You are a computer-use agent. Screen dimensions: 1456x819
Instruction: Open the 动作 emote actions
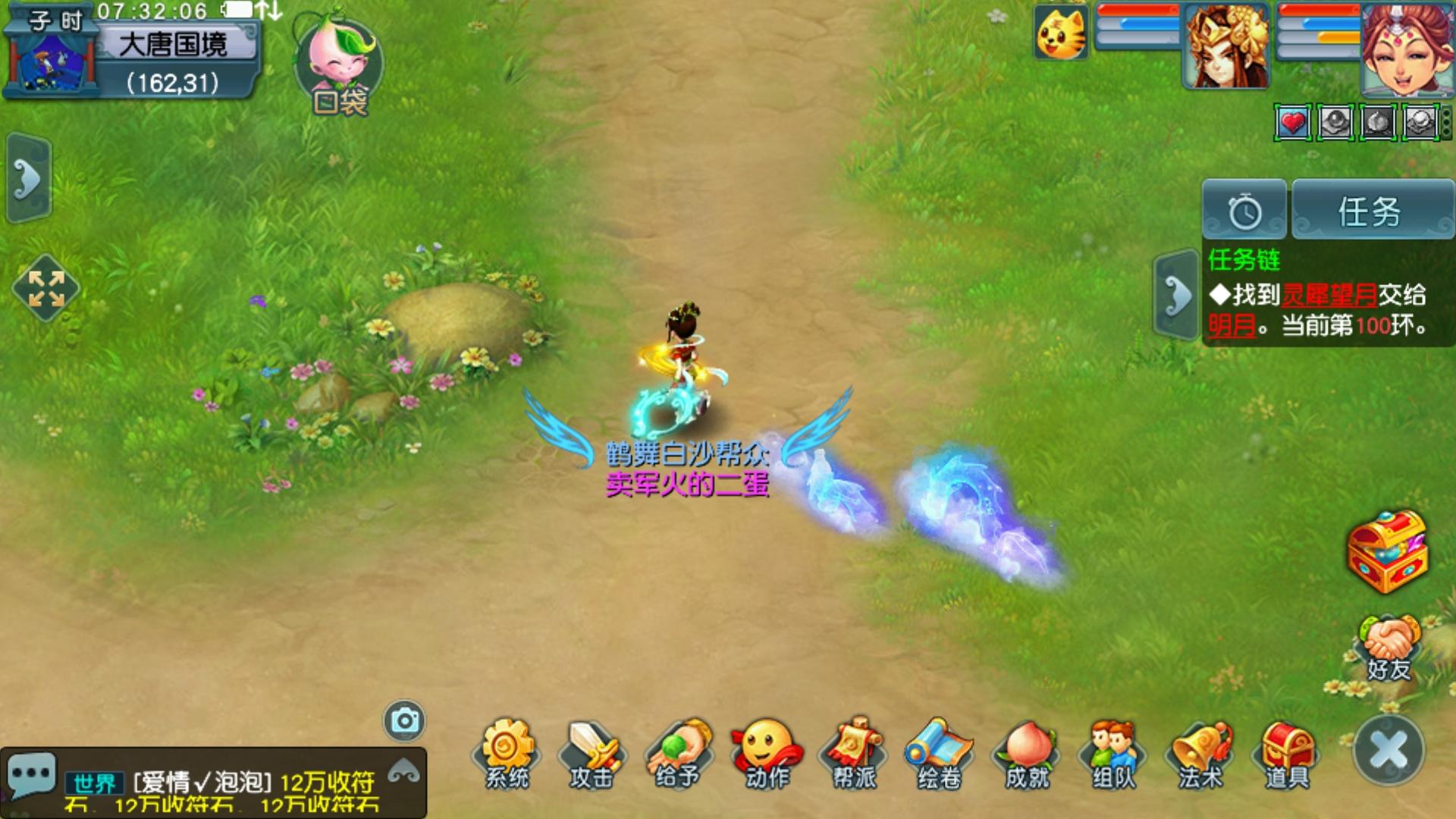(x=767, y=752)
